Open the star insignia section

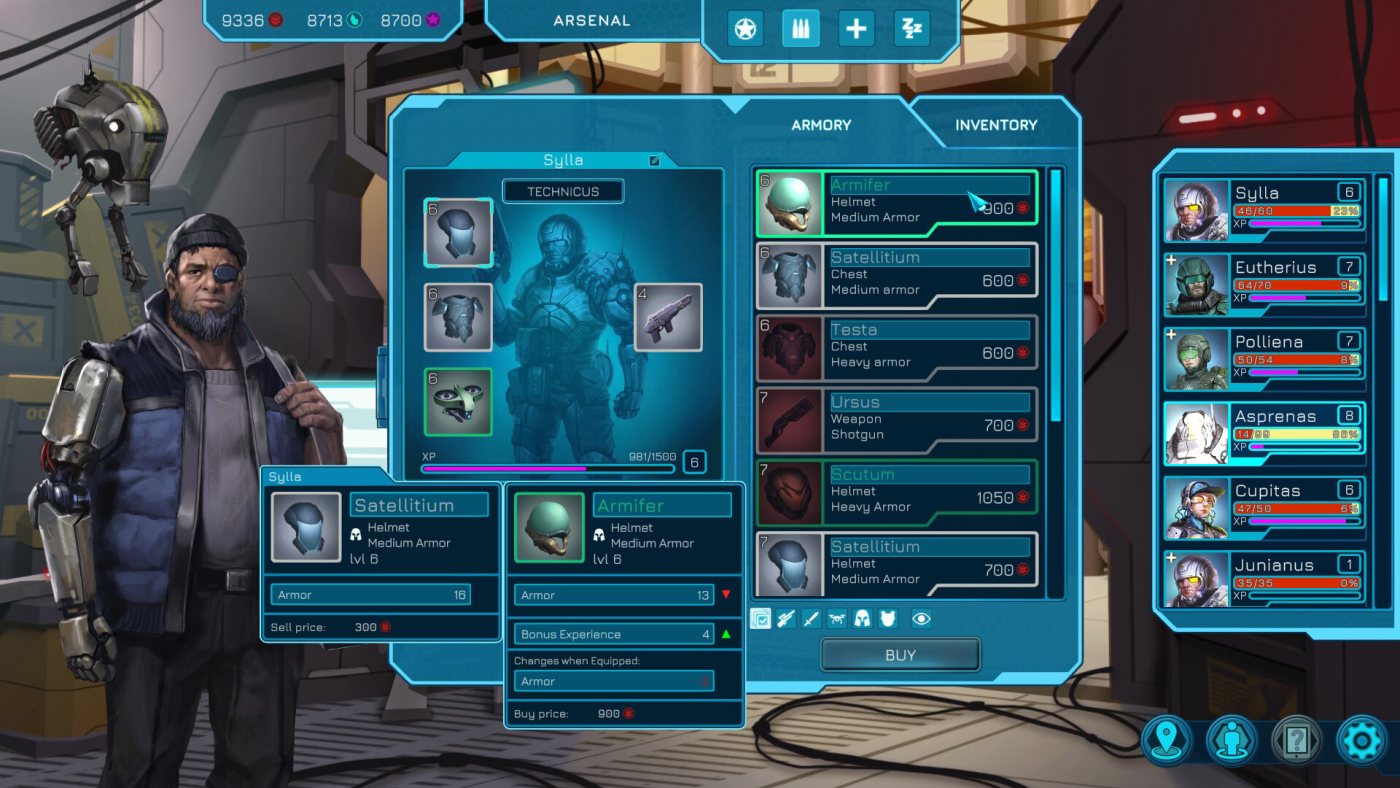point(745,29)
